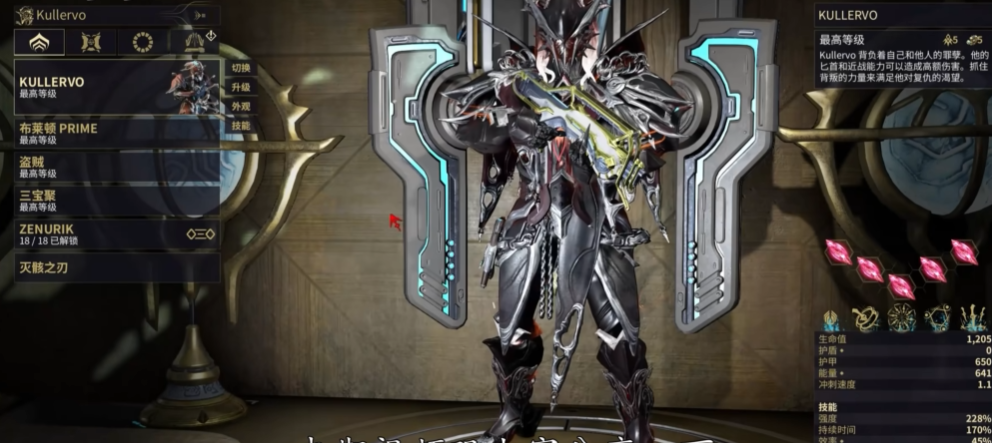This screenshot has height=443, width=992.
Task: Open the 升级 (upgrade) menu
Action: (241, 87)
